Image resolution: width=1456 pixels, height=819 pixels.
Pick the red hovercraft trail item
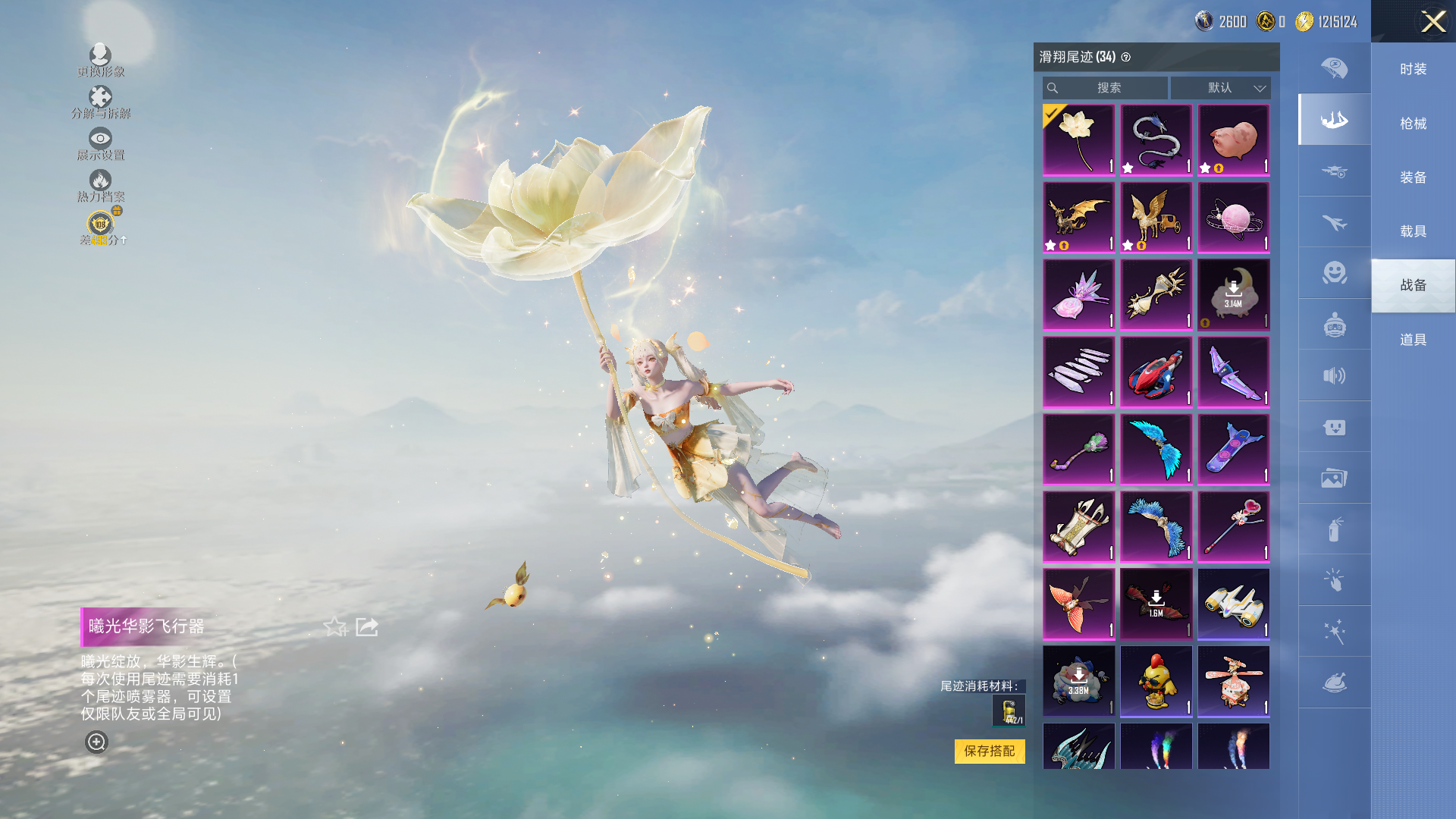click(1156, 372)
